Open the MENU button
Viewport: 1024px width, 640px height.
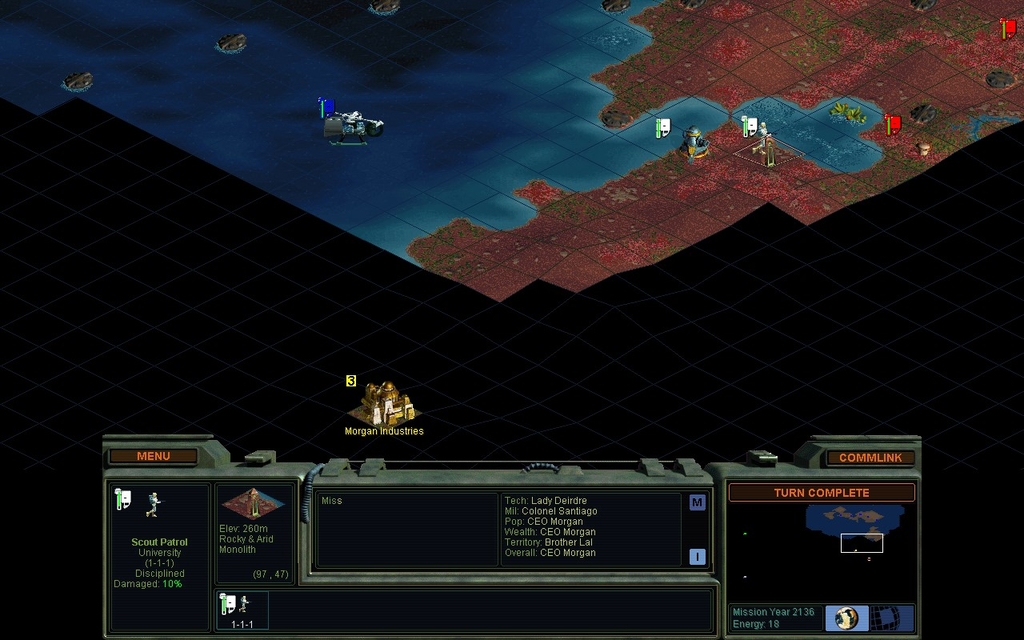153,456
